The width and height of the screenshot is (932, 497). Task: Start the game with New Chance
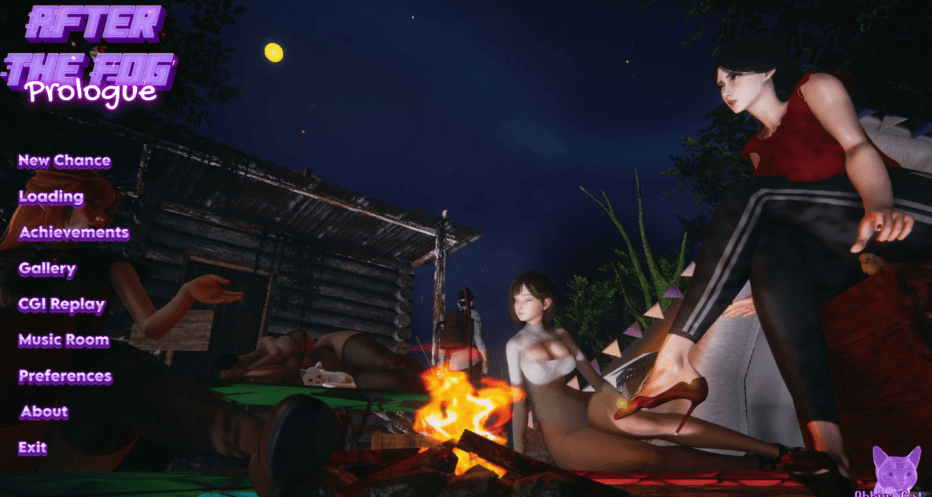64,161
